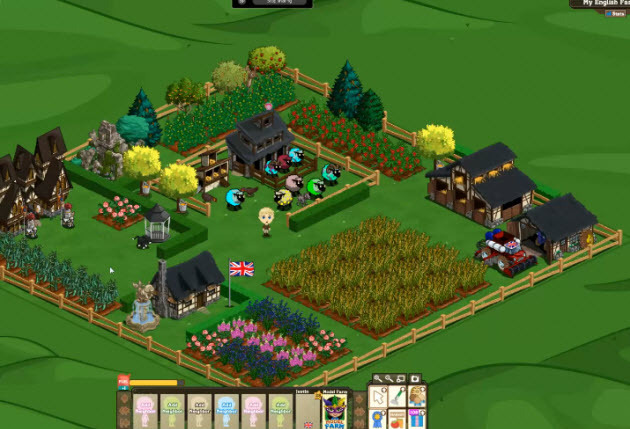This screenshot has height=429, width=630.
Task: Click the top center status bar
Action: coord(272,4)
